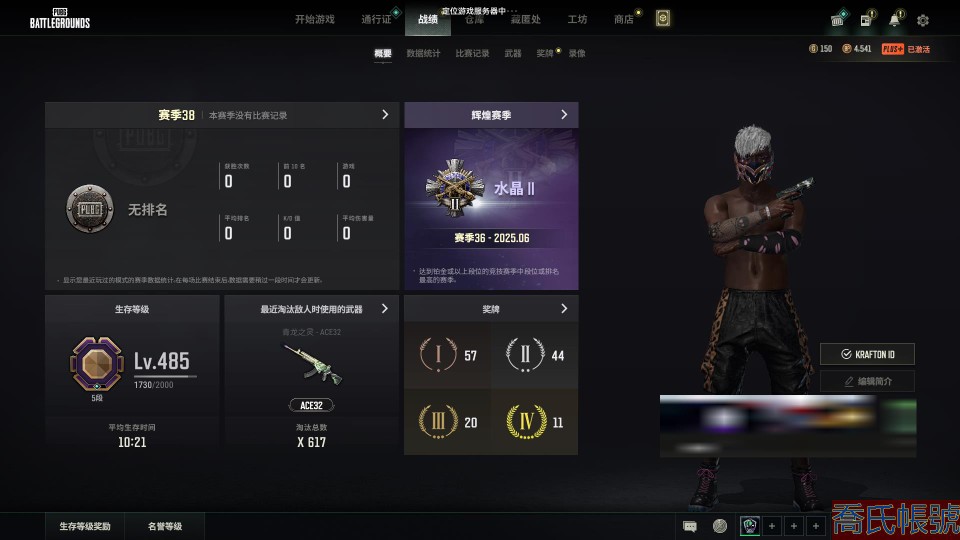Expand the 赛季38 season panel arrow

coord(385,115)
